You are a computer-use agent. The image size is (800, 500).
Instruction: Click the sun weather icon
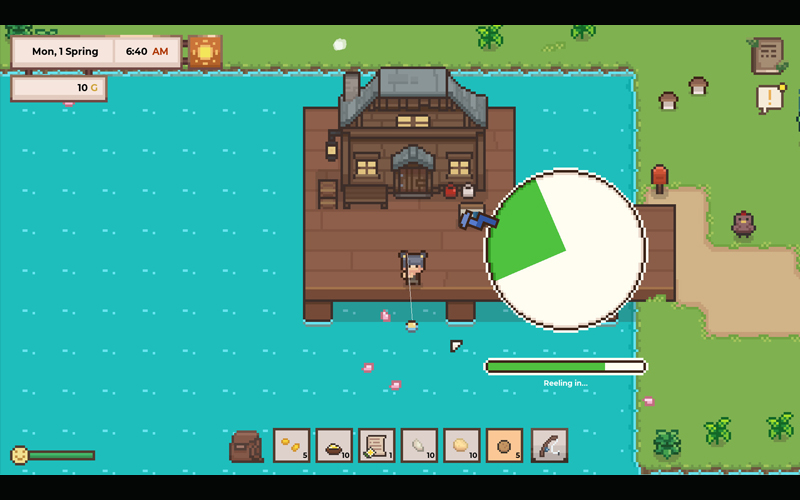(x=205, y=51)
